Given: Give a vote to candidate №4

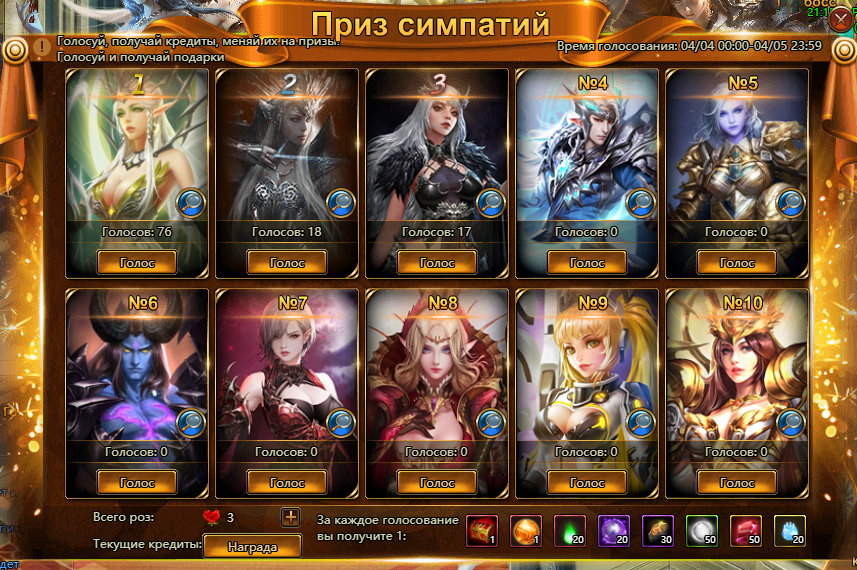Looking at the screenshot, I should [587, 262].
